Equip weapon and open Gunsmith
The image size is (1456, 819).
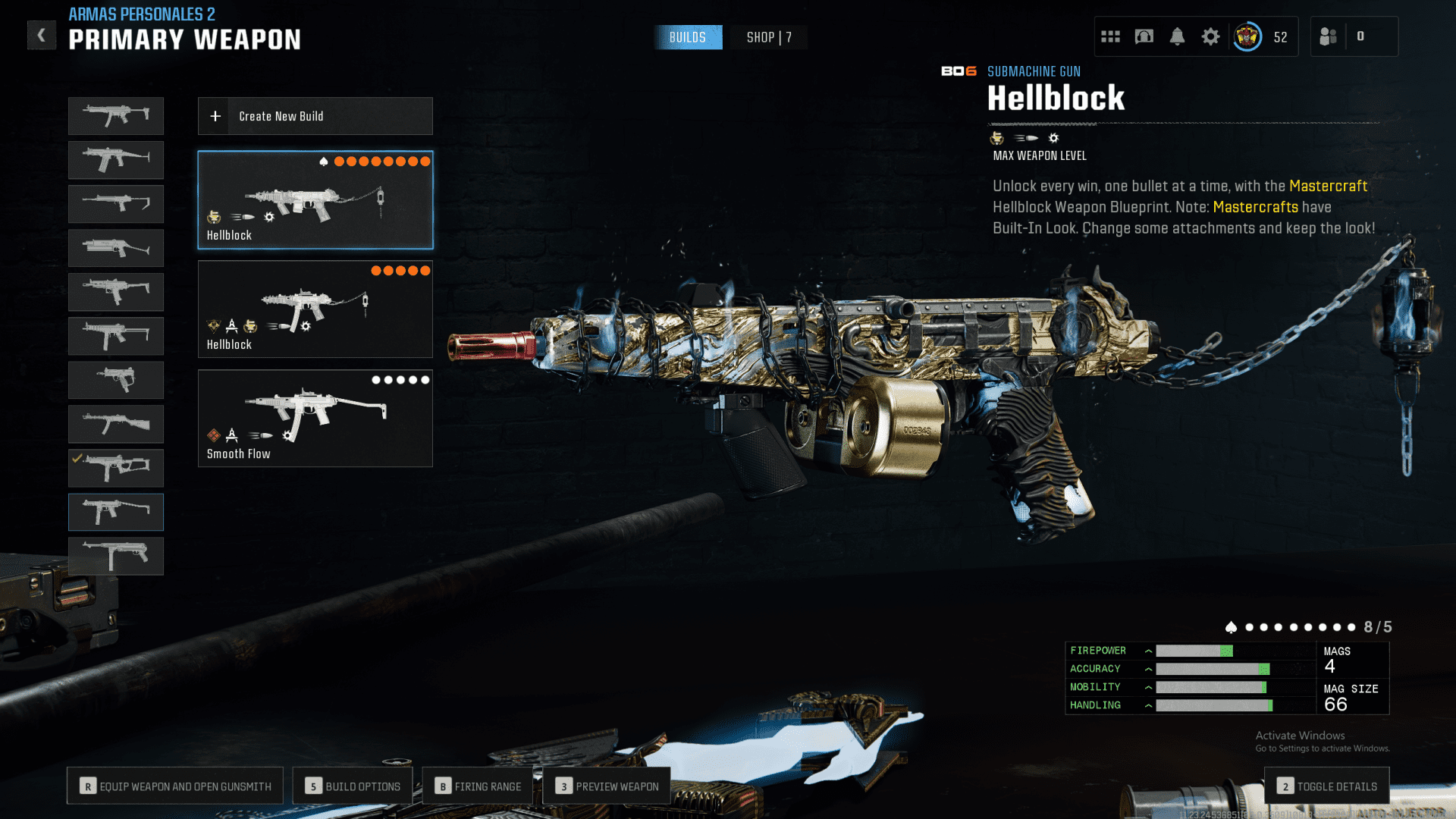(x=175, y=786)
